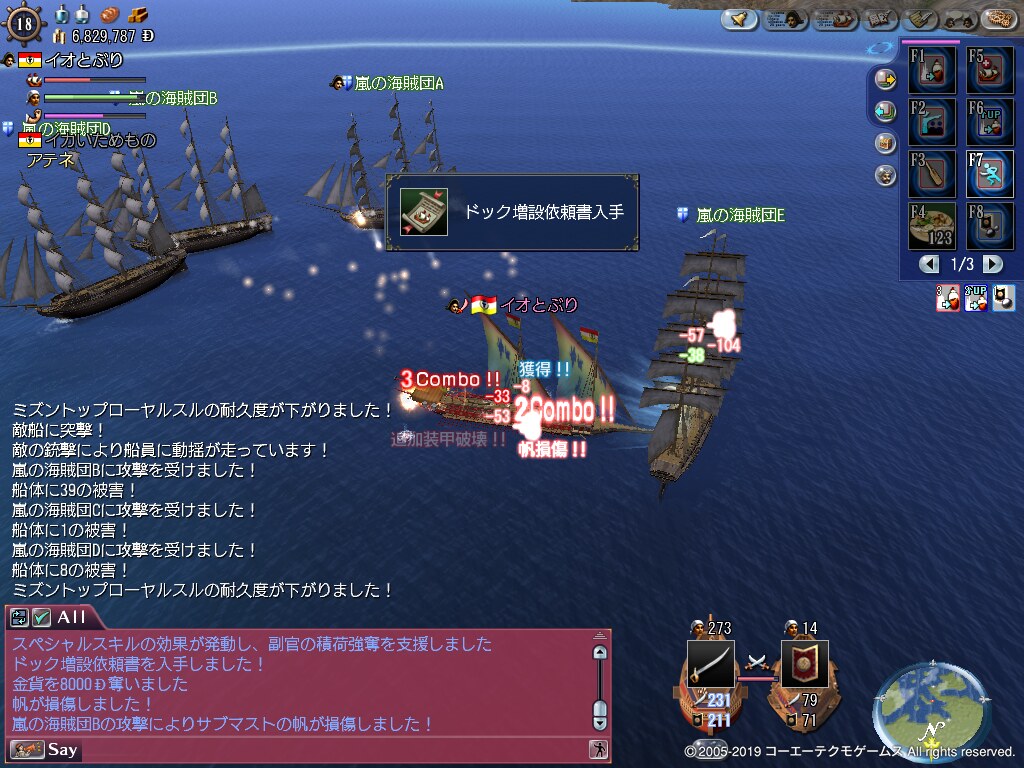Go to next skill page arrow

pyautogui.click(x=992, y=265)
